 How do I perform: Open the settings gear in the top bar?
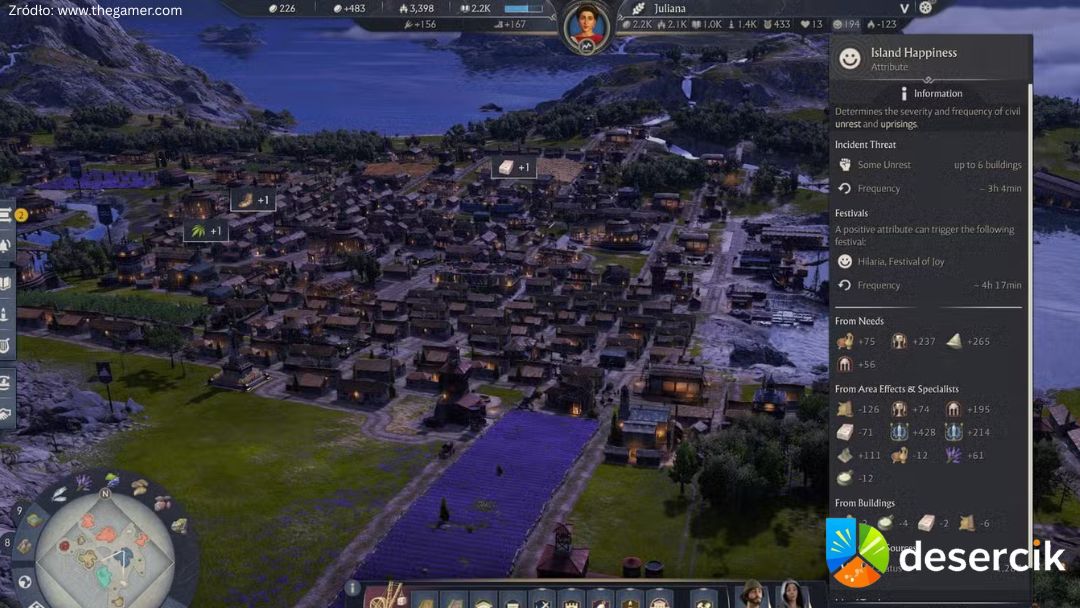925,8
